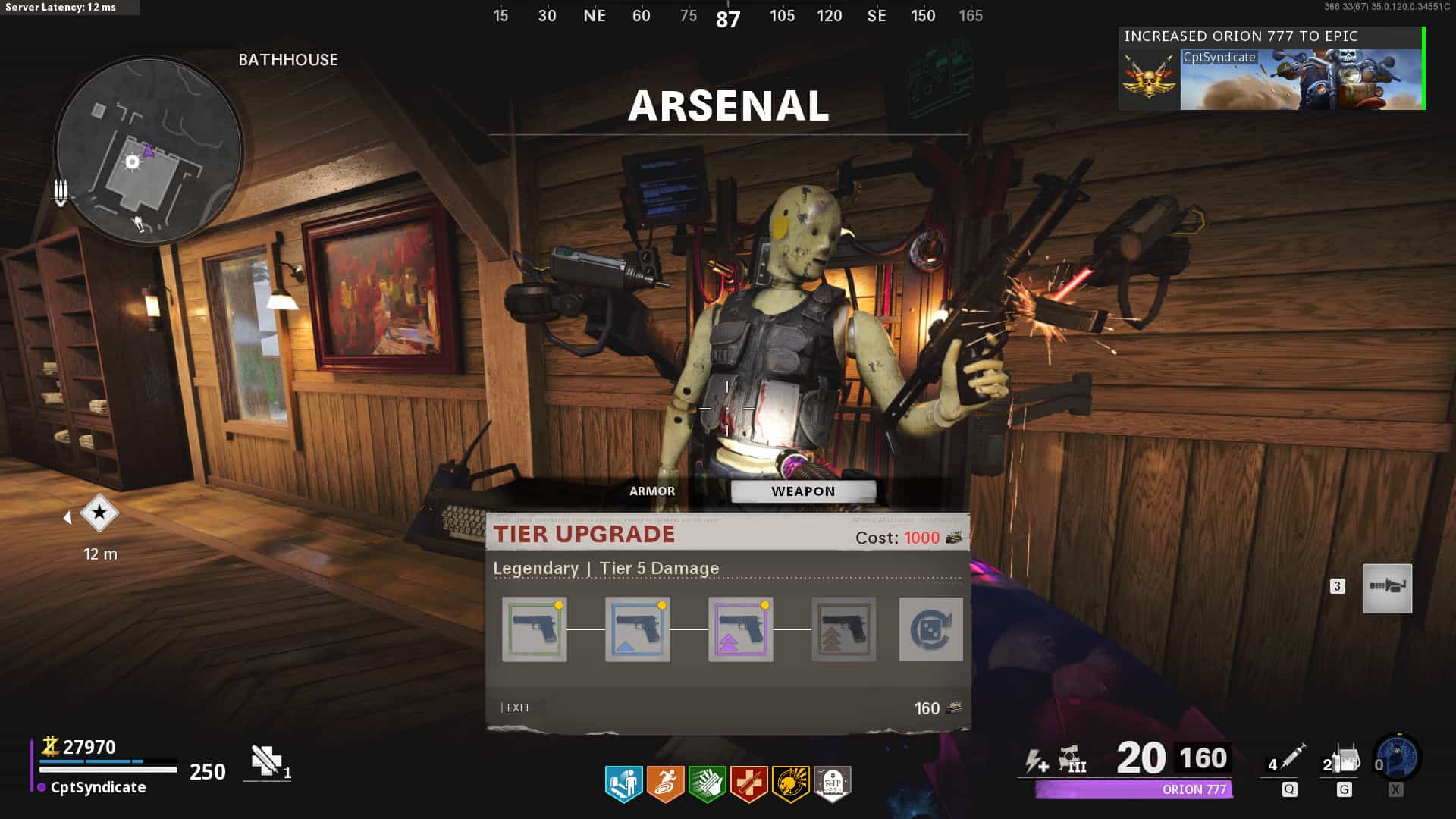Select the Stamin-Up perk icon
The height and width of the screenshot is (819, 1456).
click(x=665, y=783)
